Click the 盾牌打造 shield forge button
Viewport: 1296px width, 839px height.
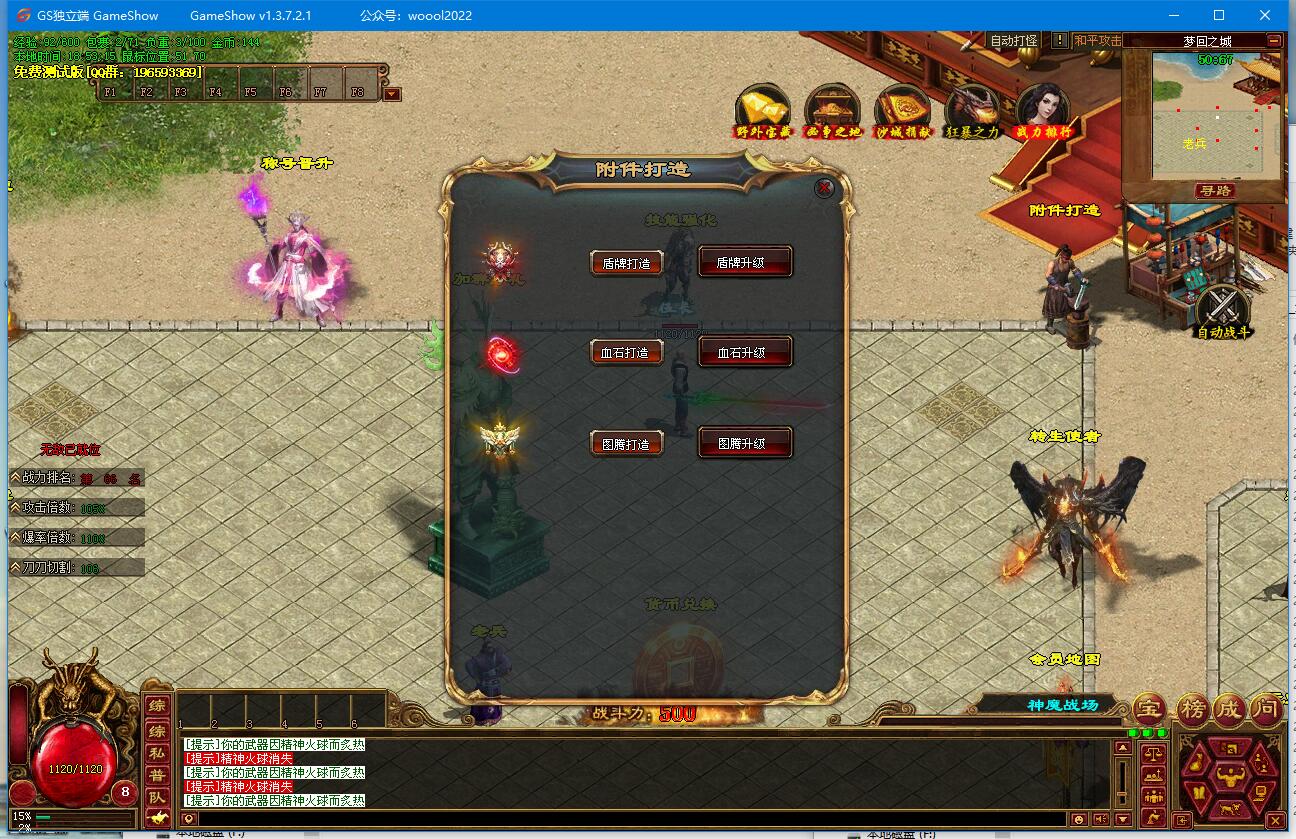pos(627,263)
